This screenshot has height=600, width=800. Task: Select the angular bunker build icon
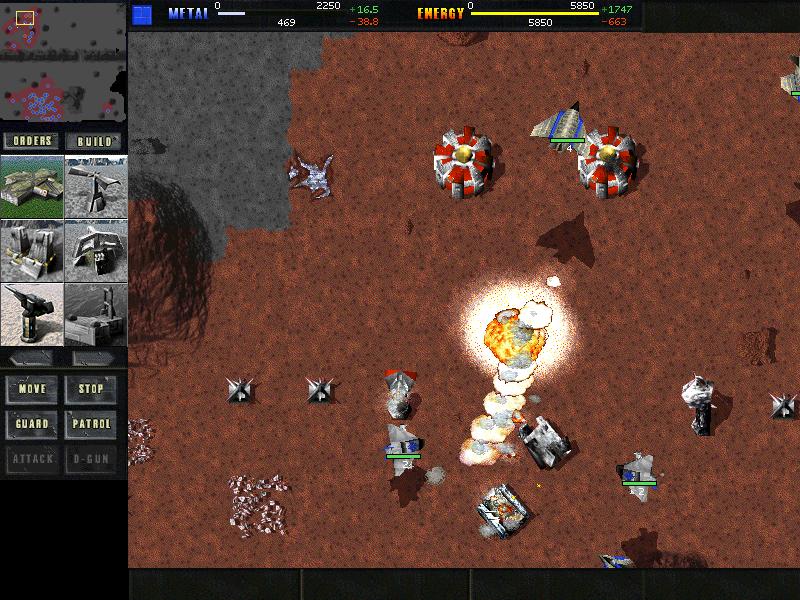pyautogui.click(x=96, y=250)
